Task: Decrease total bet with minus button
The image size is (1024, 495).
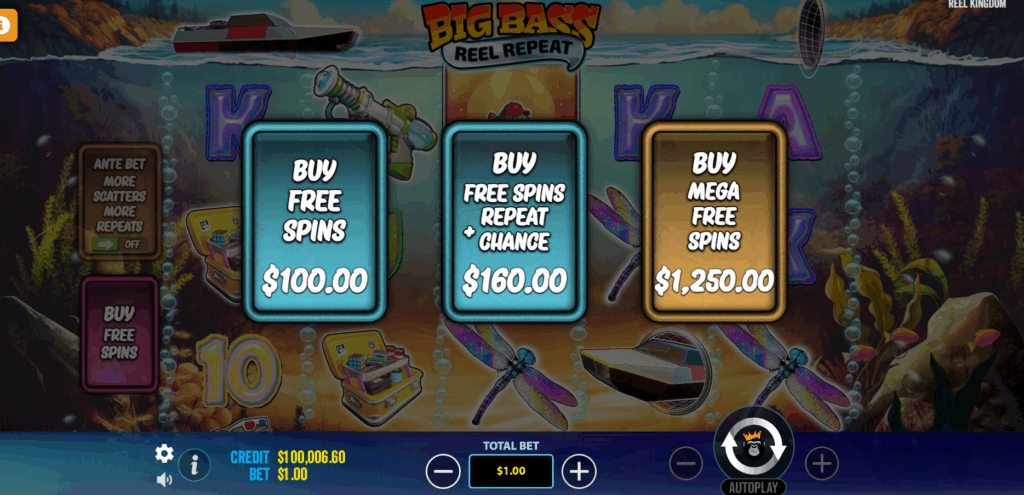Action: [x=443, y=470]
